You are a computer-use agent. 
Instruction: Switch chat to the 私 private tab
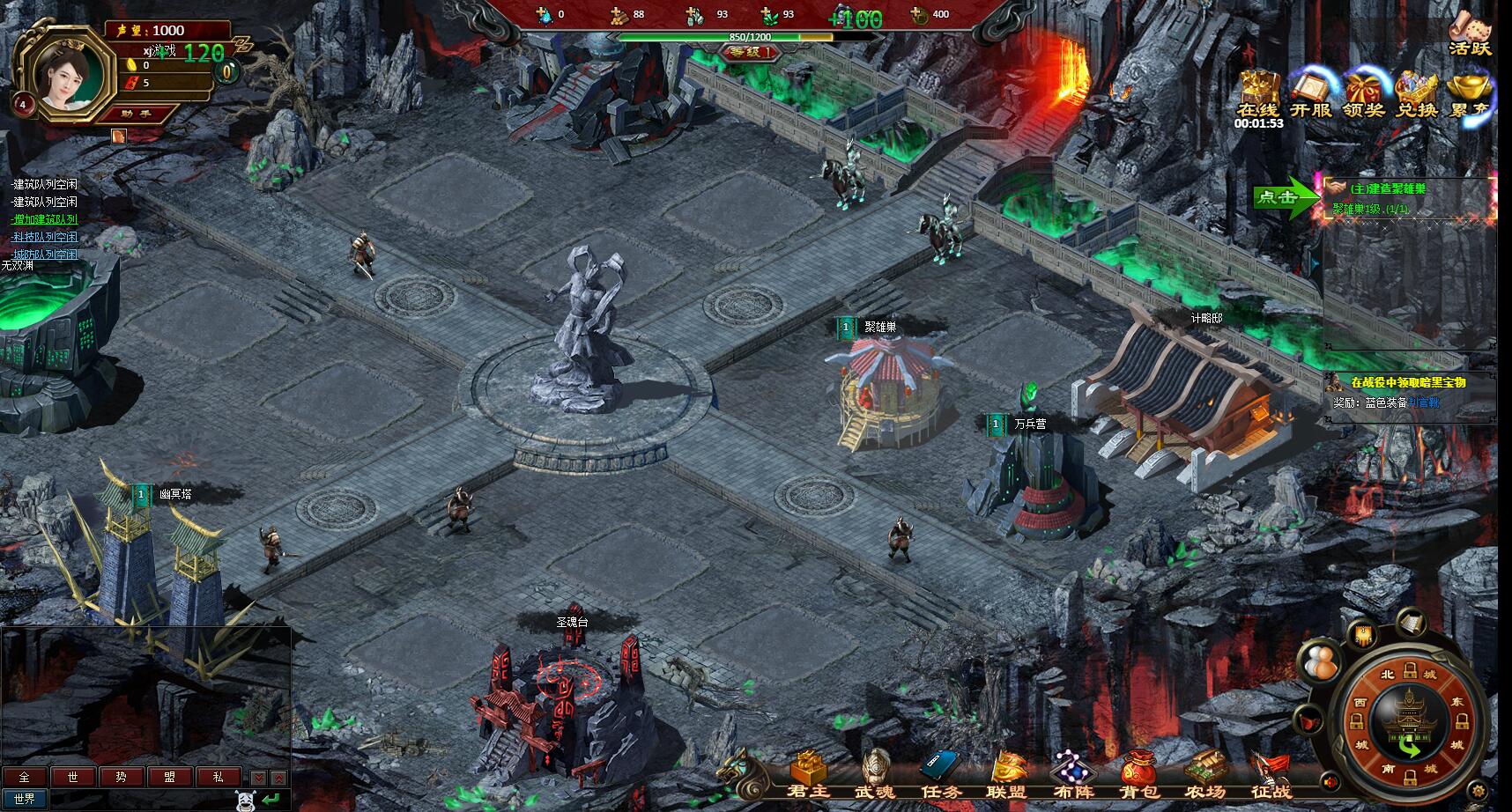click(218, 777)
